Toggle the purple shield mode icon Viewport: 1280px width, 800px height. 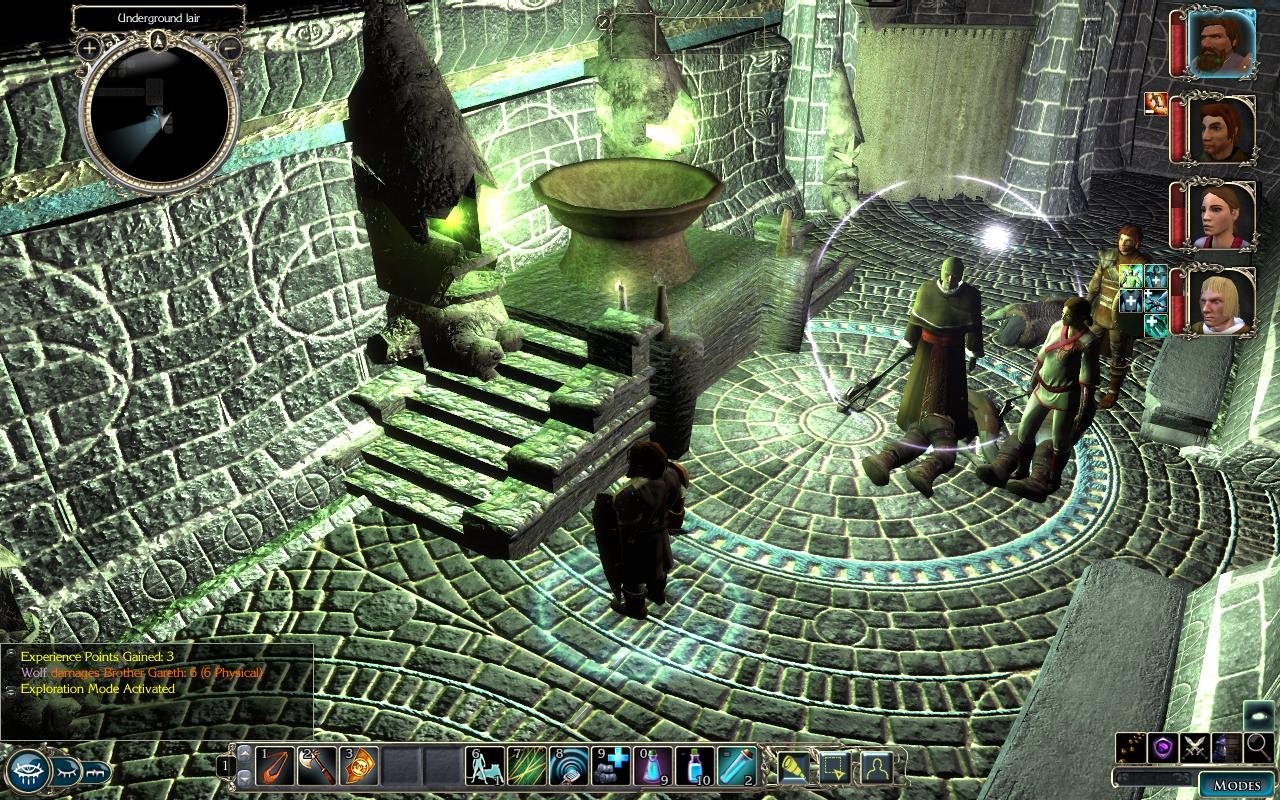[1164, 746]
